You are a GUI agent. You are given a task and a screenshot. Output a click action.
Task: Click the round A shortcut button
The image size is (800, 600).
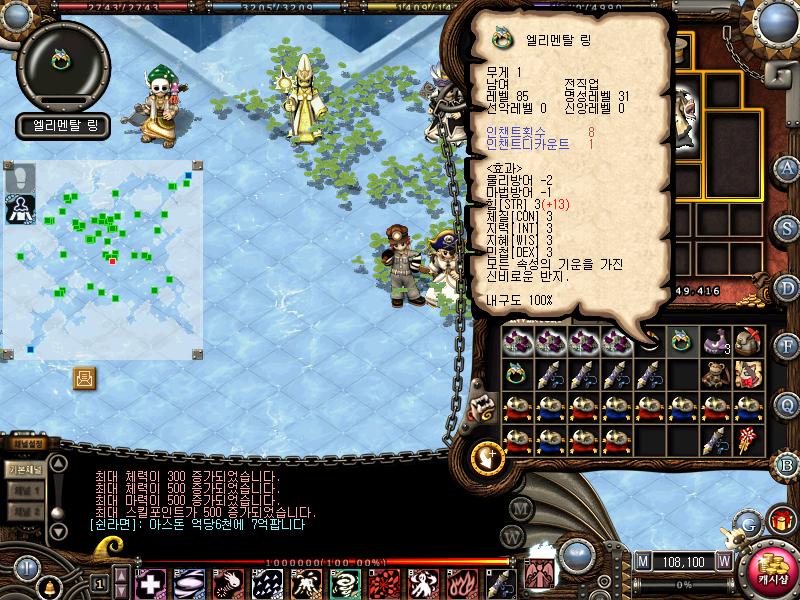[x=788, y=167]
